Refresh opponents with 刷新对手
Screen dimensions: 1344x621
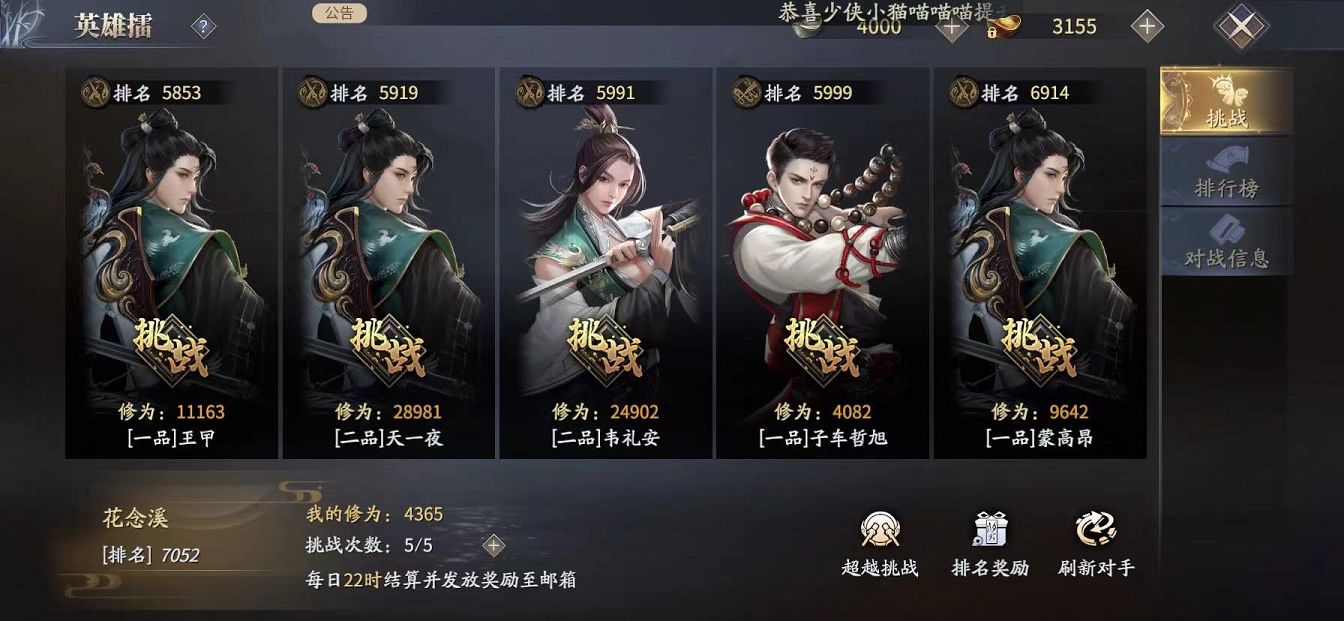click(1096, 545)
